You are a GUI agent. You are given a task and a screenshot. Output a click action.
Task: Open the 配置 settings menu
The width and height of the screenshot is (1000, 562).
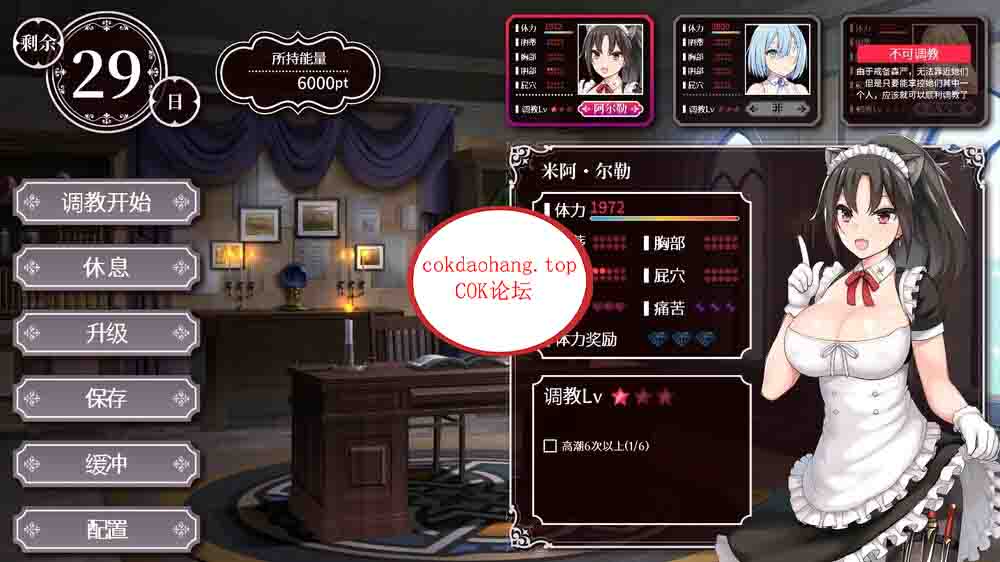(106, 529)
